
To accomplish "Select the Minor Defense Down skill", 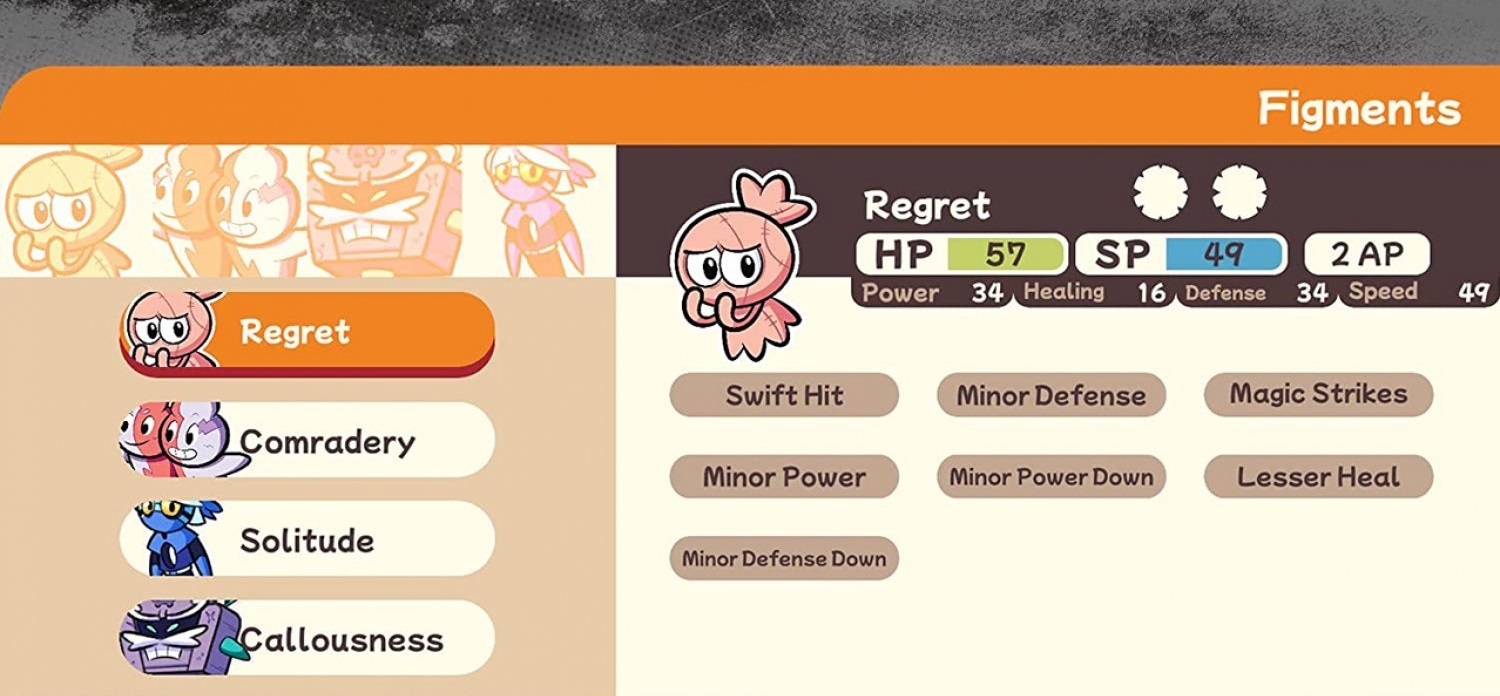I will tap(784, 559).
